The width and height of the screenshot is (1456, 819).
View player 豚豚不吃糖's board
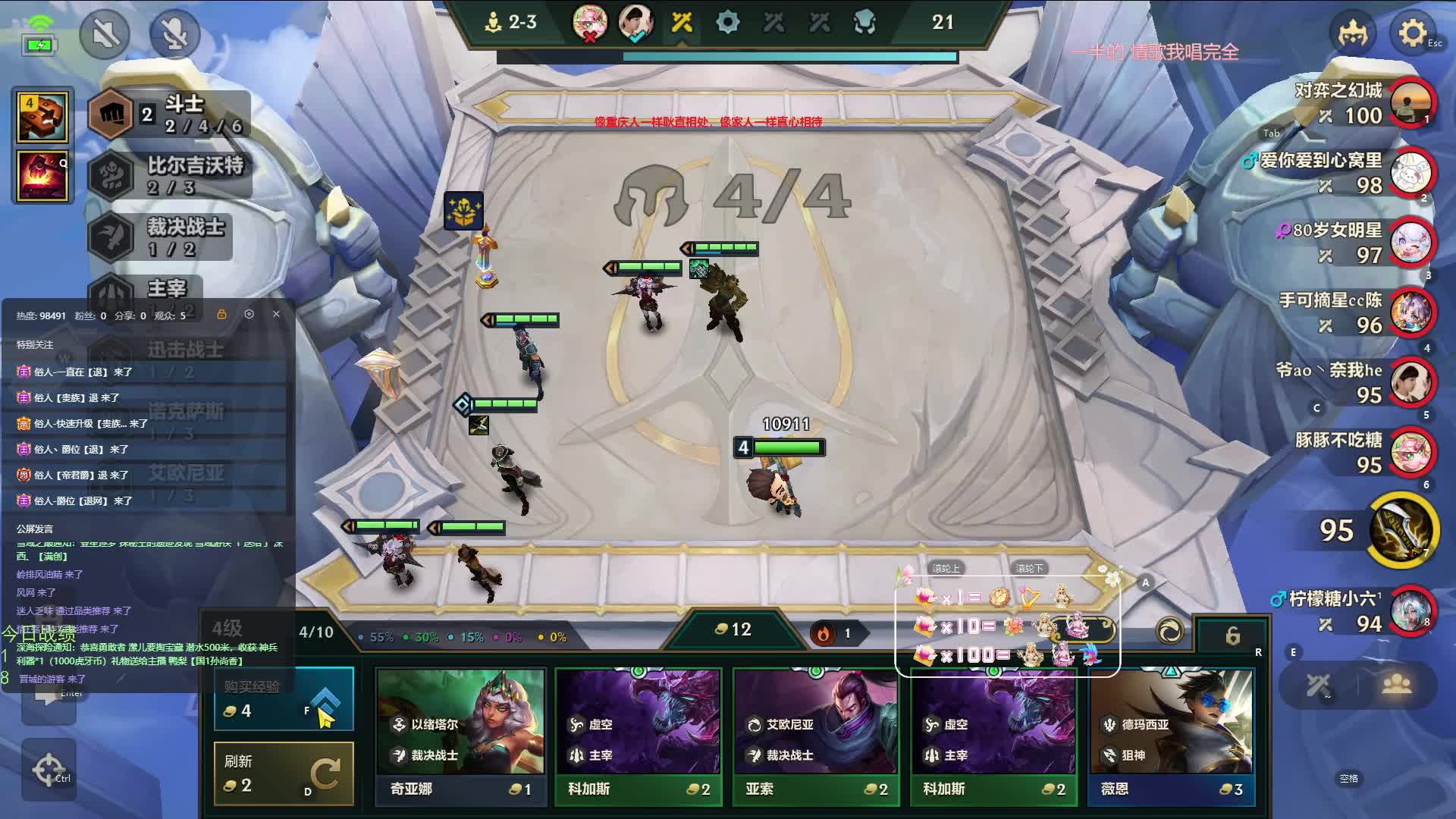tap(1410, 453)
